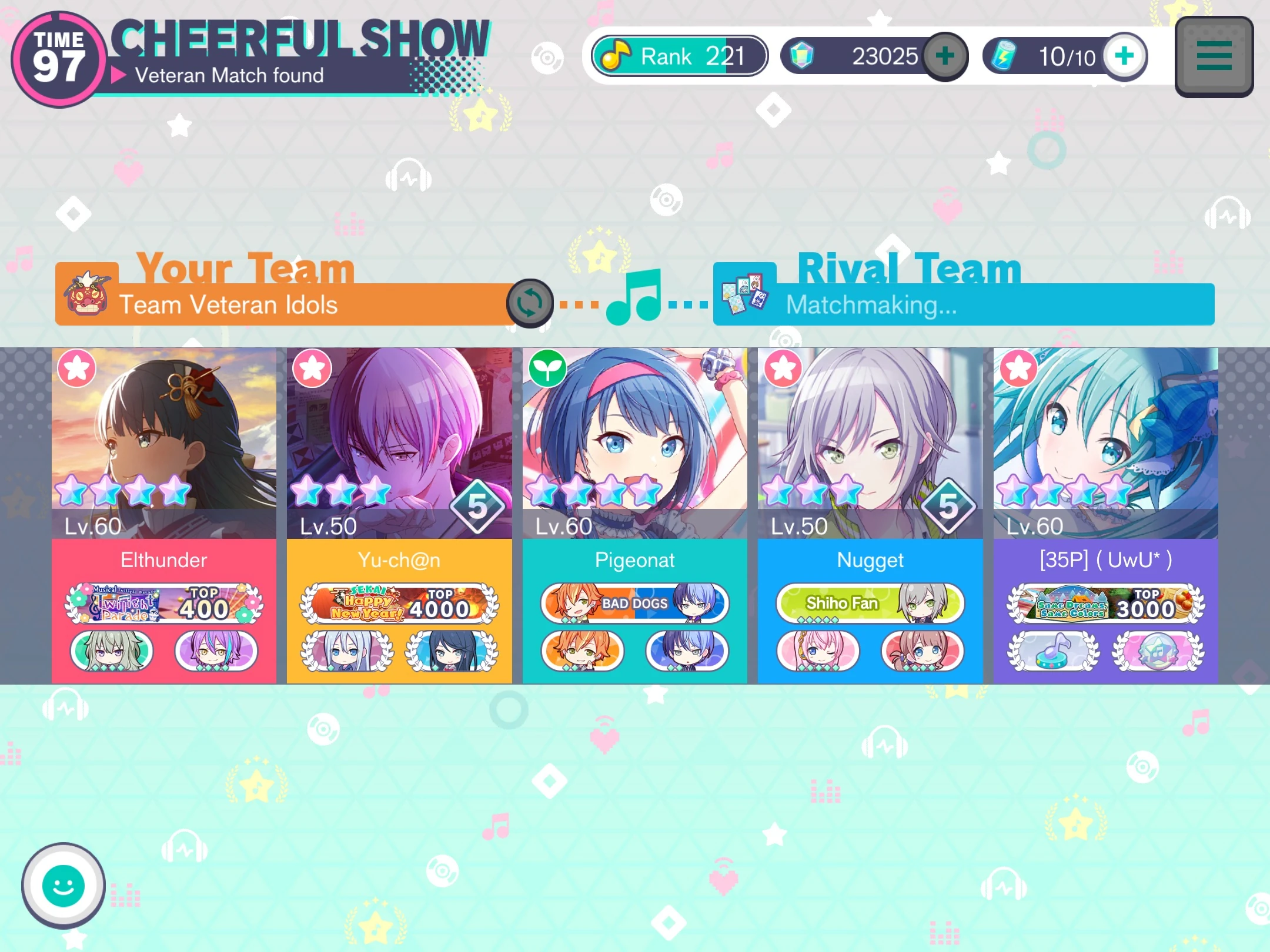Click the TOP 400 Twilight Parade title on Elthunder's card
1270x952 pixels.
(x=165, y=604)
